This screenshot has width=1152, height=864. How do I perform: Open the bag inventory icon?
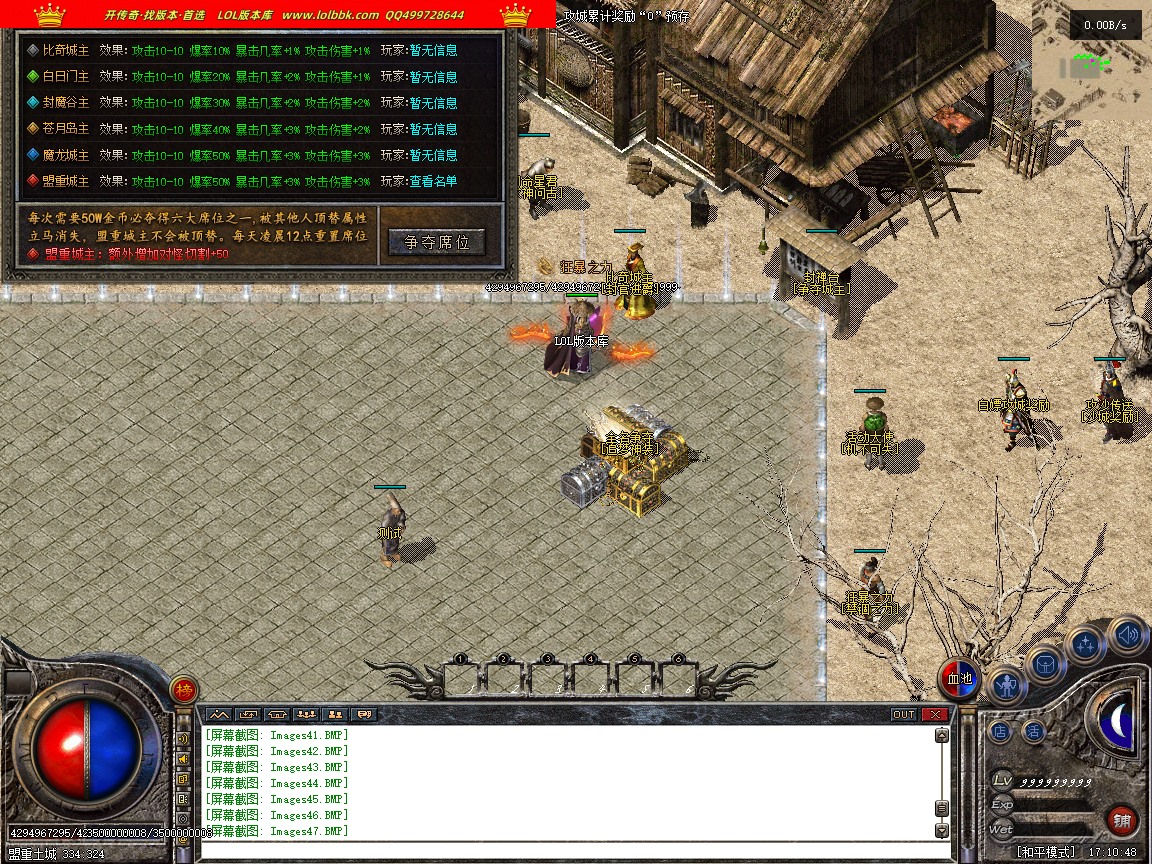tap(1046, 664)
